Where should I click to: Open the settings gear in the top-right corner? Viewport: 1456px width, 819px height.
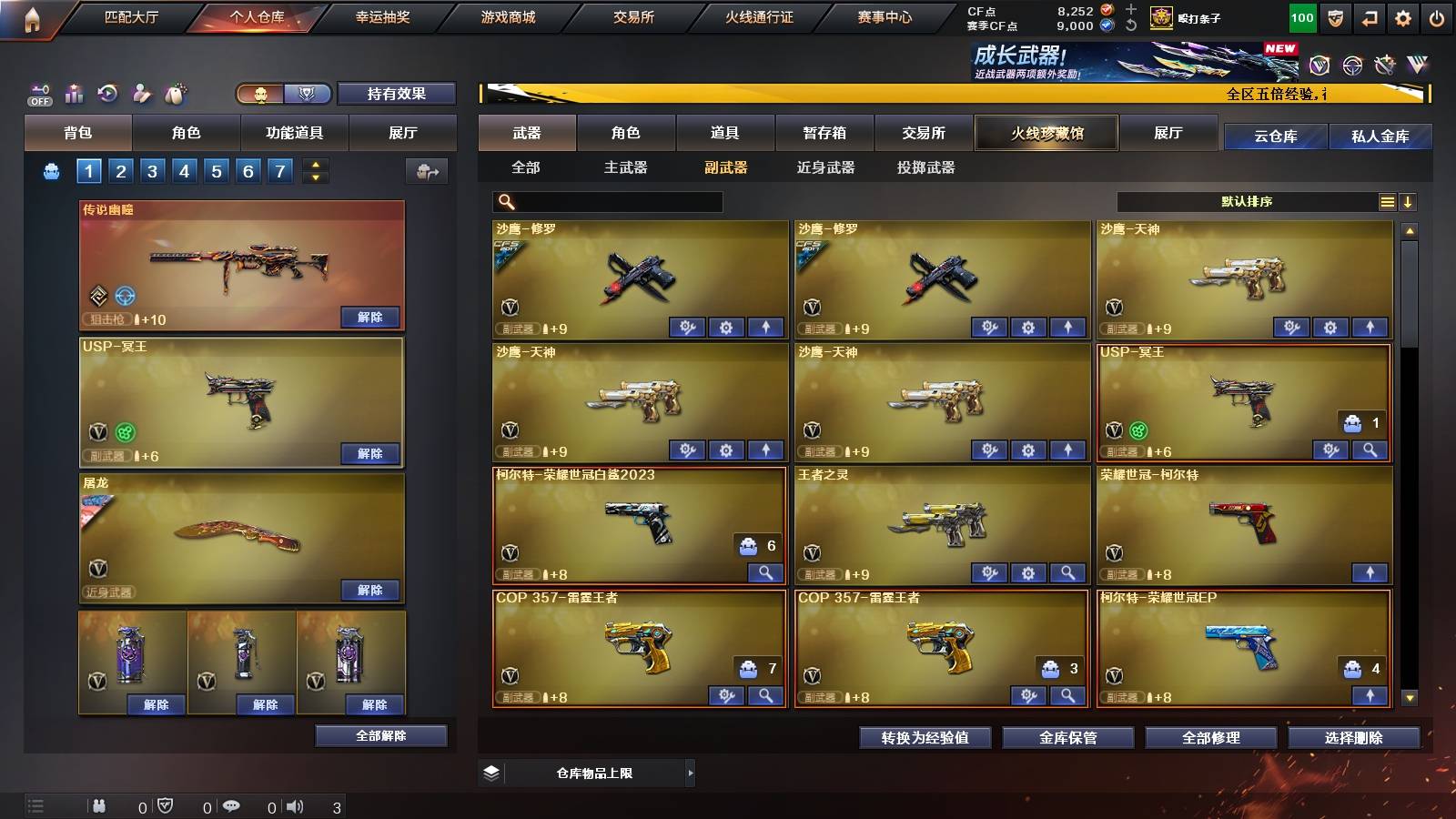click(x=1404, y=15)
